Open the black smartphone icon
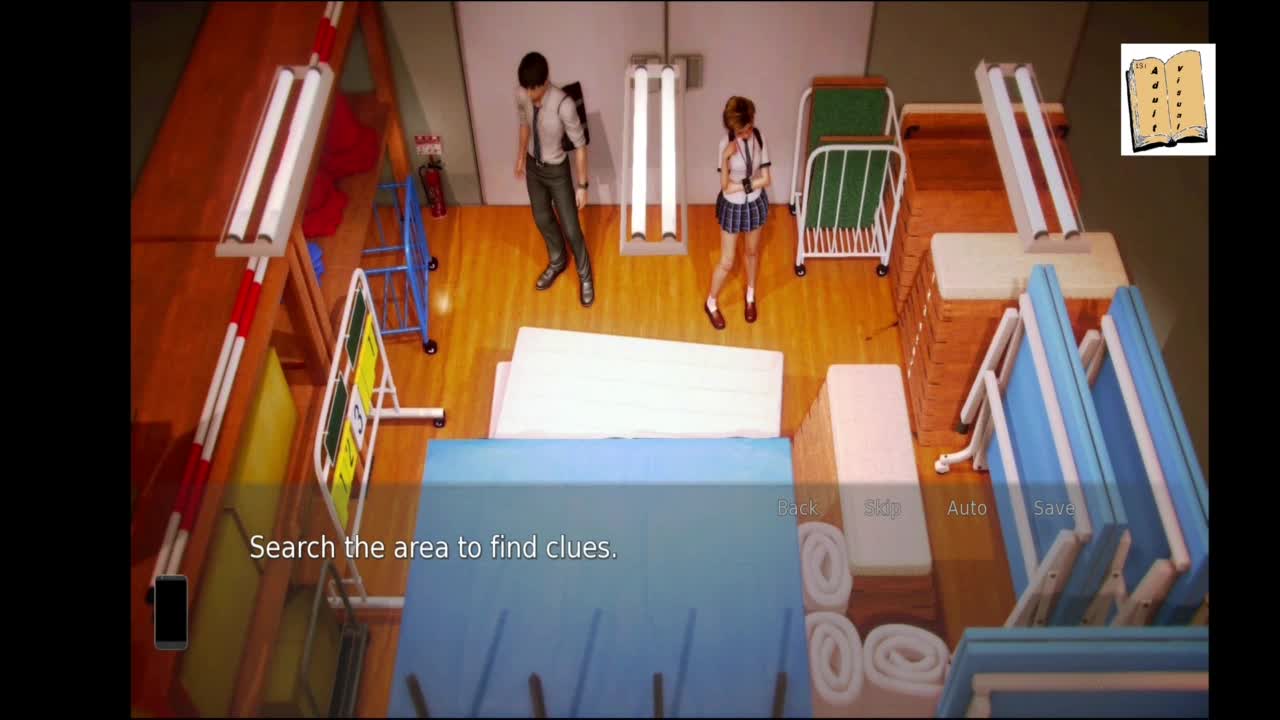 (x=171, y=612)
